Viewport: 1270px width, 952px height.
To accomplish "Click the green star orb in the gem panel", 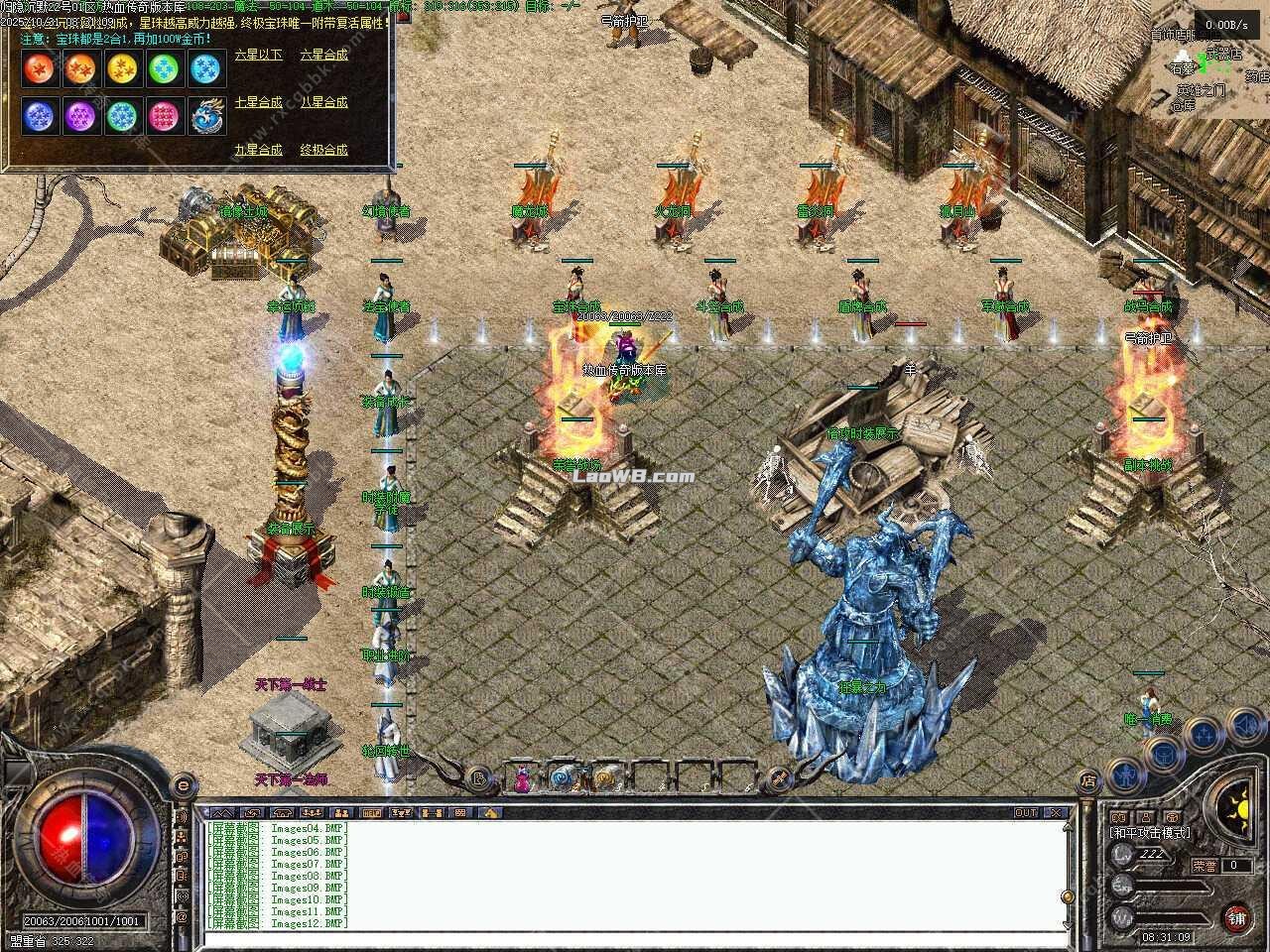I will tap(164, 68).
